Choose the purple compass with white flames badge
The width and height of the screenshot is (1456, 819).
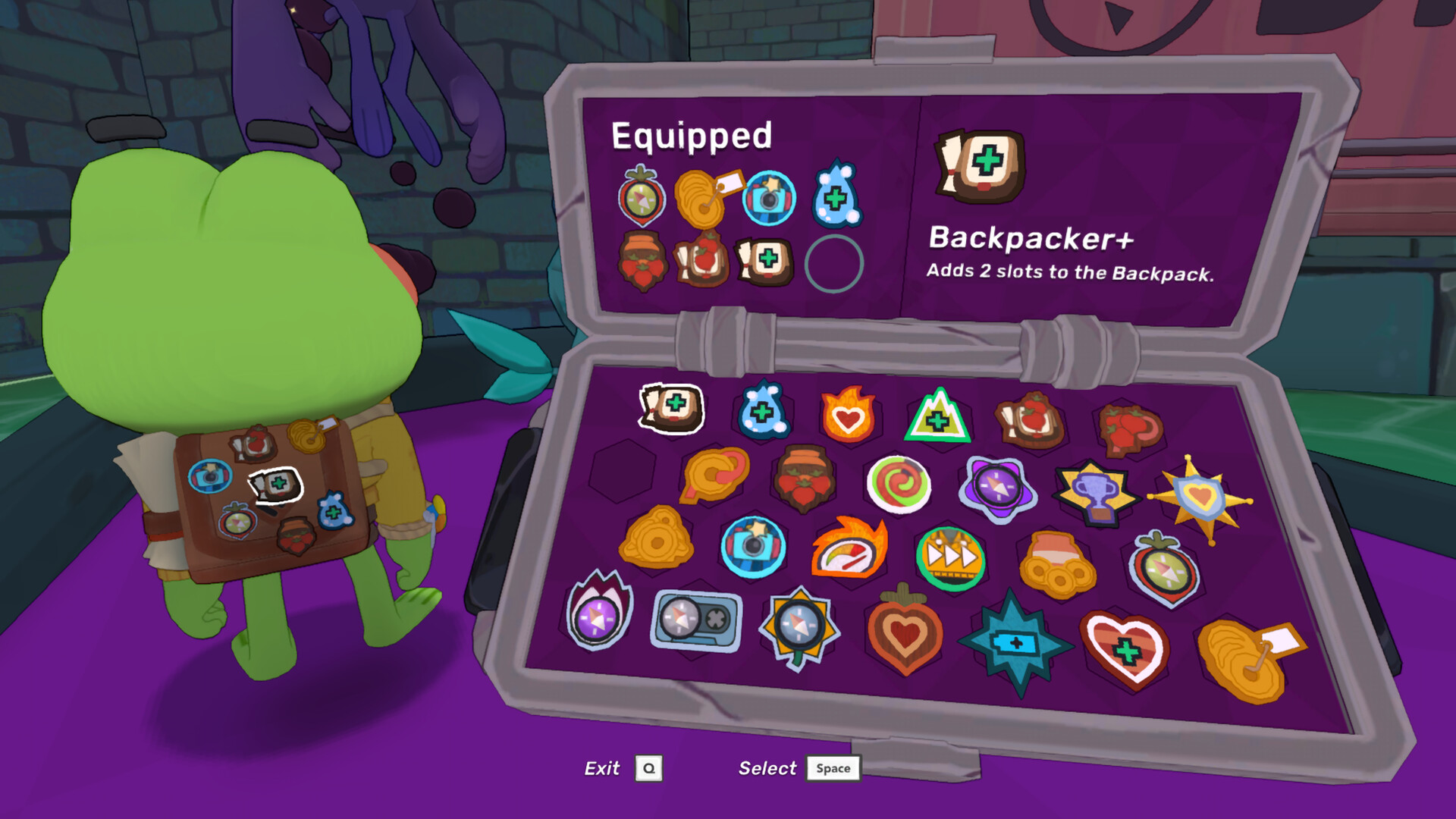(x=598, y=612)
